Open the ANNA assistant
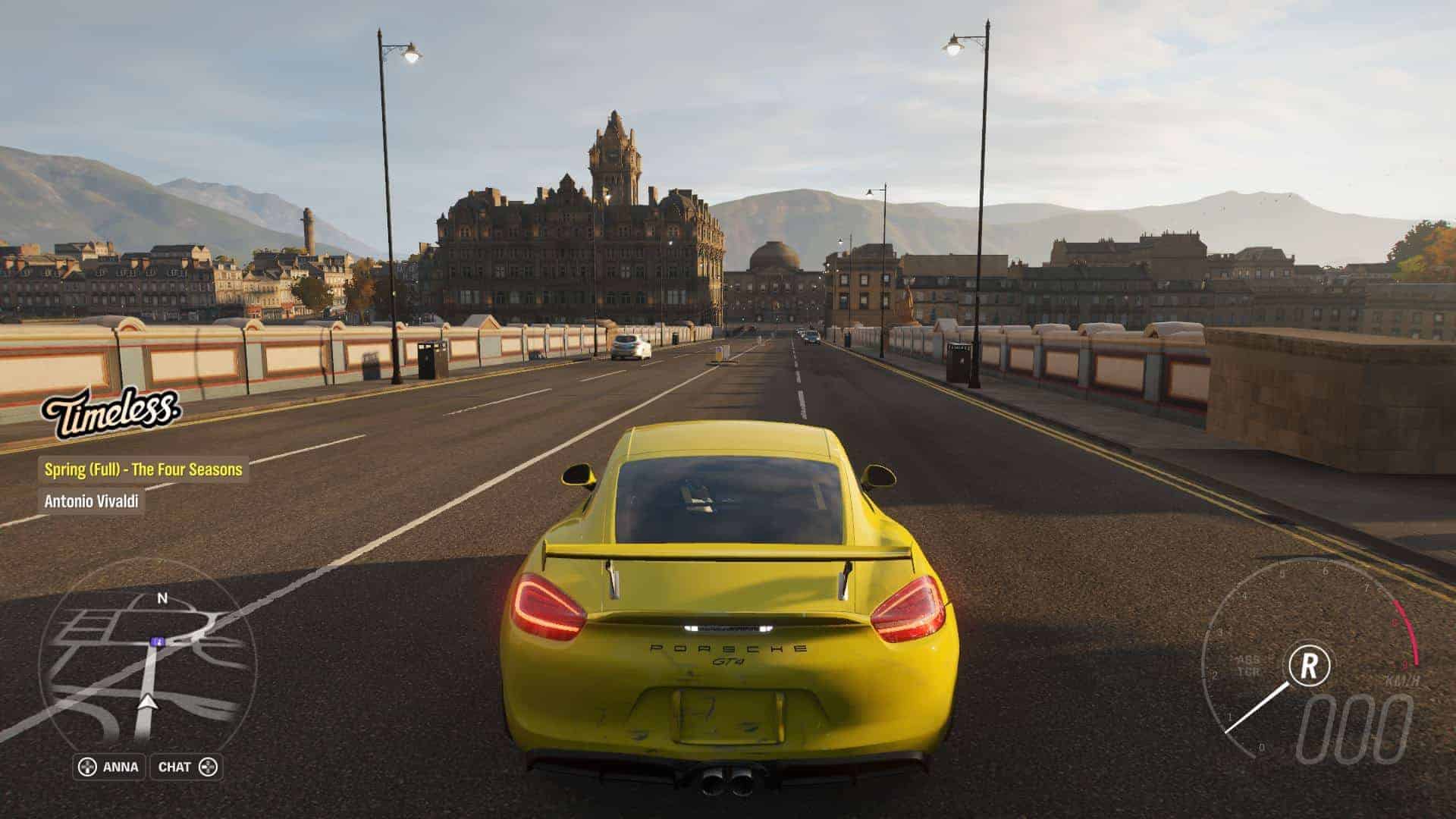The height and width of the screenshot is (819, 1456). (x=108, y=767)
